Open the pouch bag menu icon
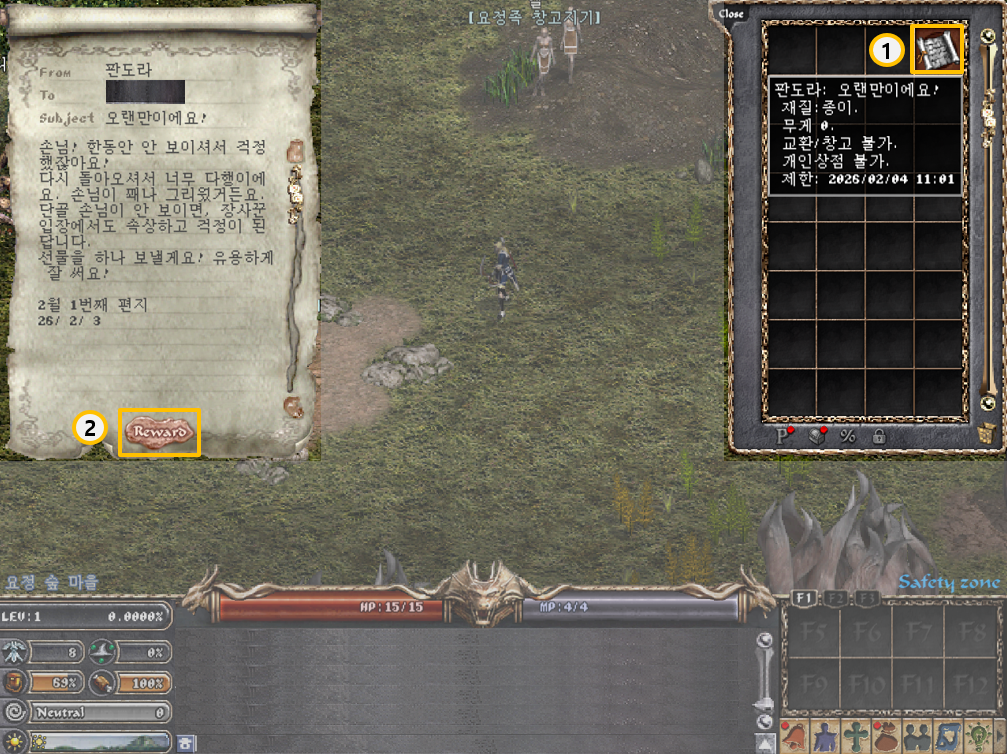Image resolution: width=1007 pixels, height=754 pixels. (x=886, y=738)
